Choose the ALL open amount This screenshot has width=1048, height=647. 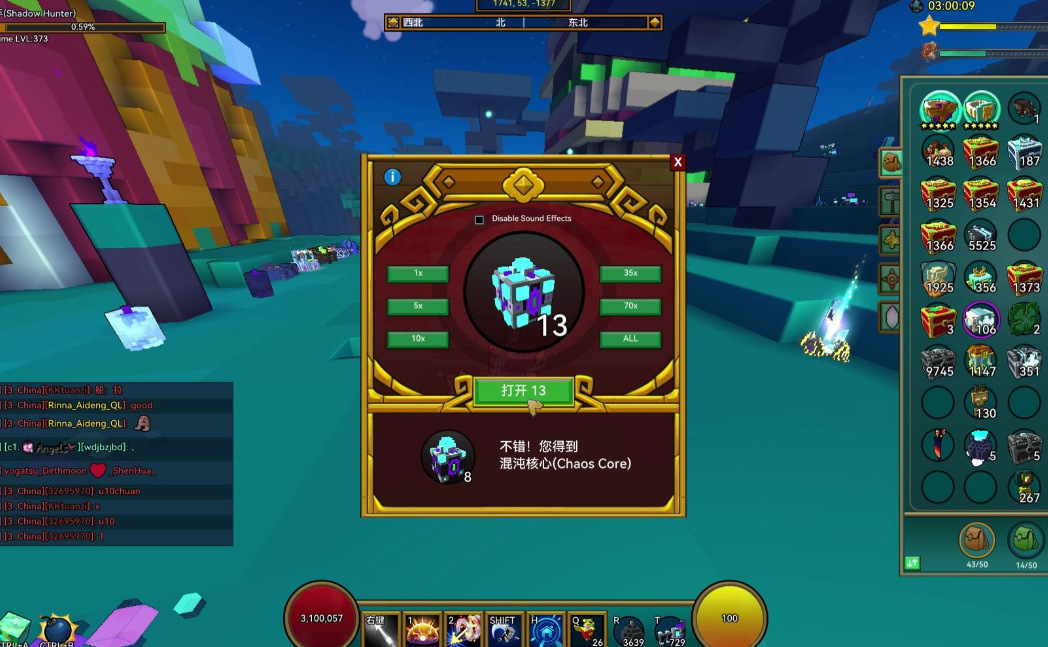[x=630, y=339]
